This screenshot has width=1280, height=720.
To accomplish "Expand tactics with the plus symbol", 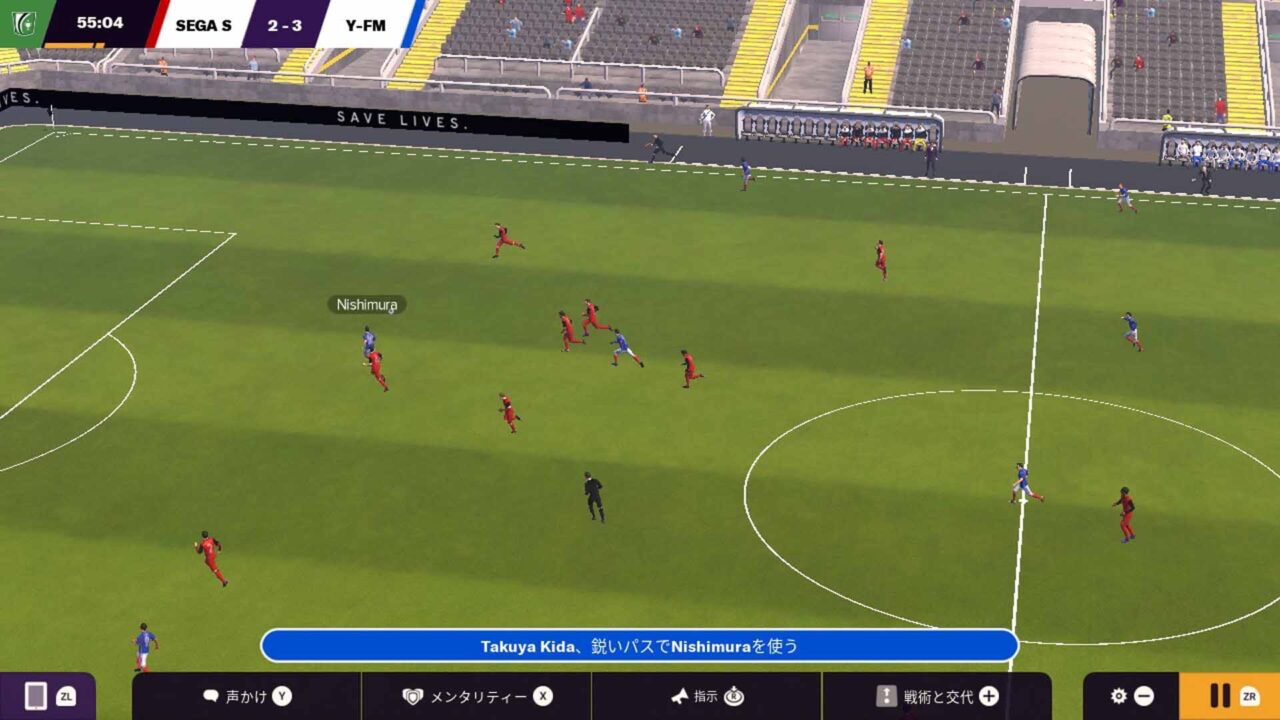I will [990, 697].
